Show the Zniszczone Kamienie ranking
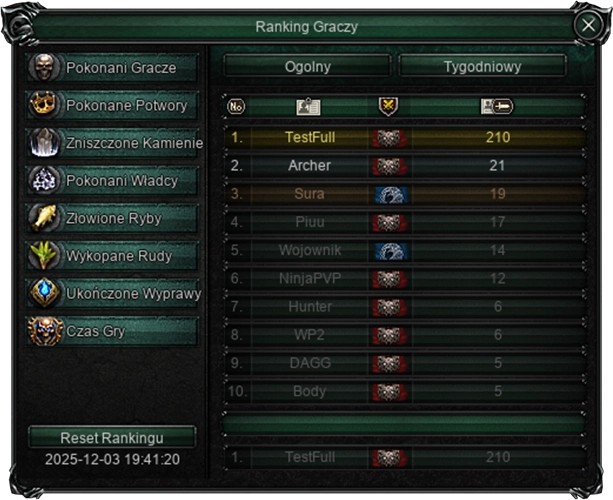Screen dimensions: 613x500 tap(113, 143)
